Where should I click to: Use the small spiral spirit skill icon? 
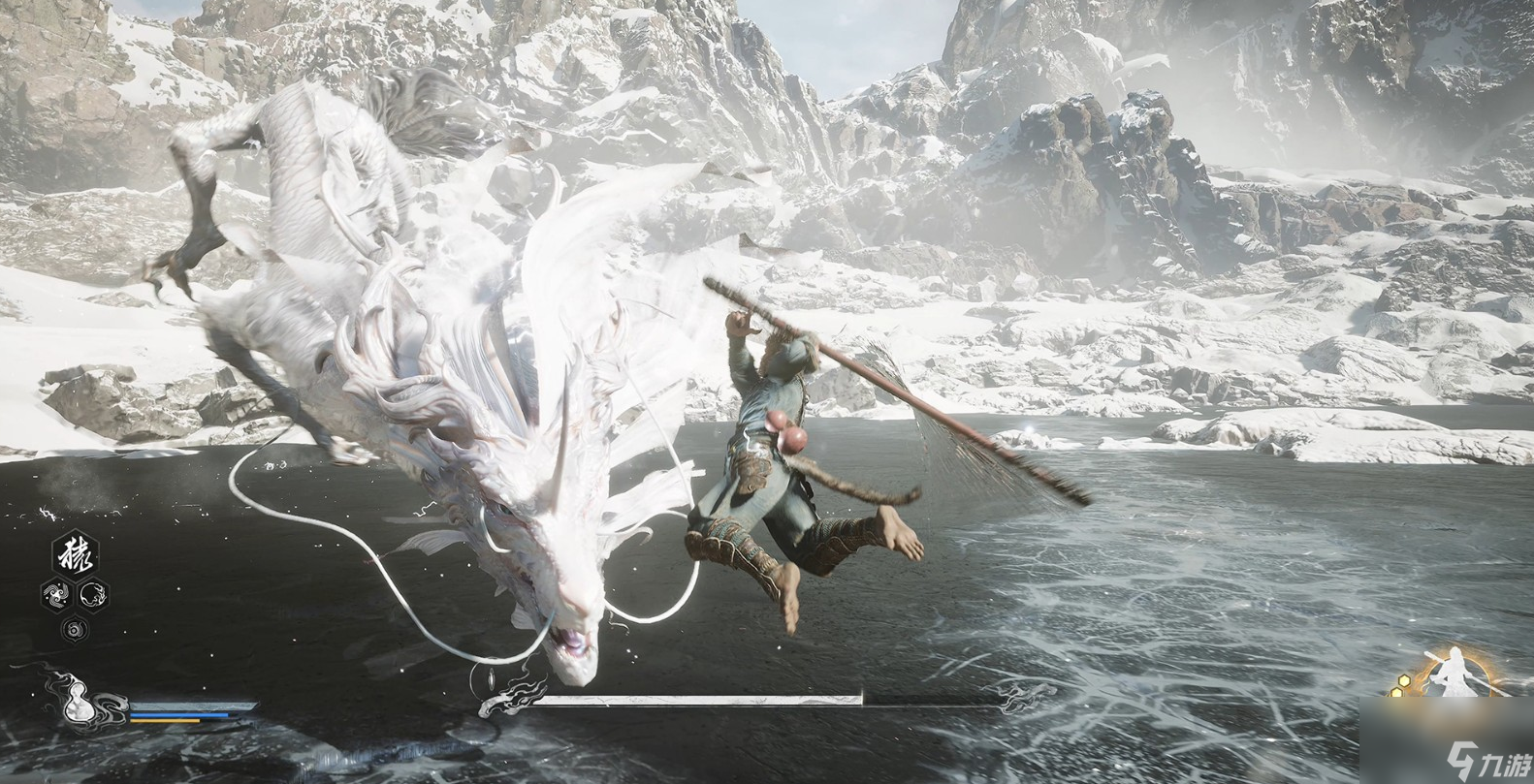click(75, 629)
